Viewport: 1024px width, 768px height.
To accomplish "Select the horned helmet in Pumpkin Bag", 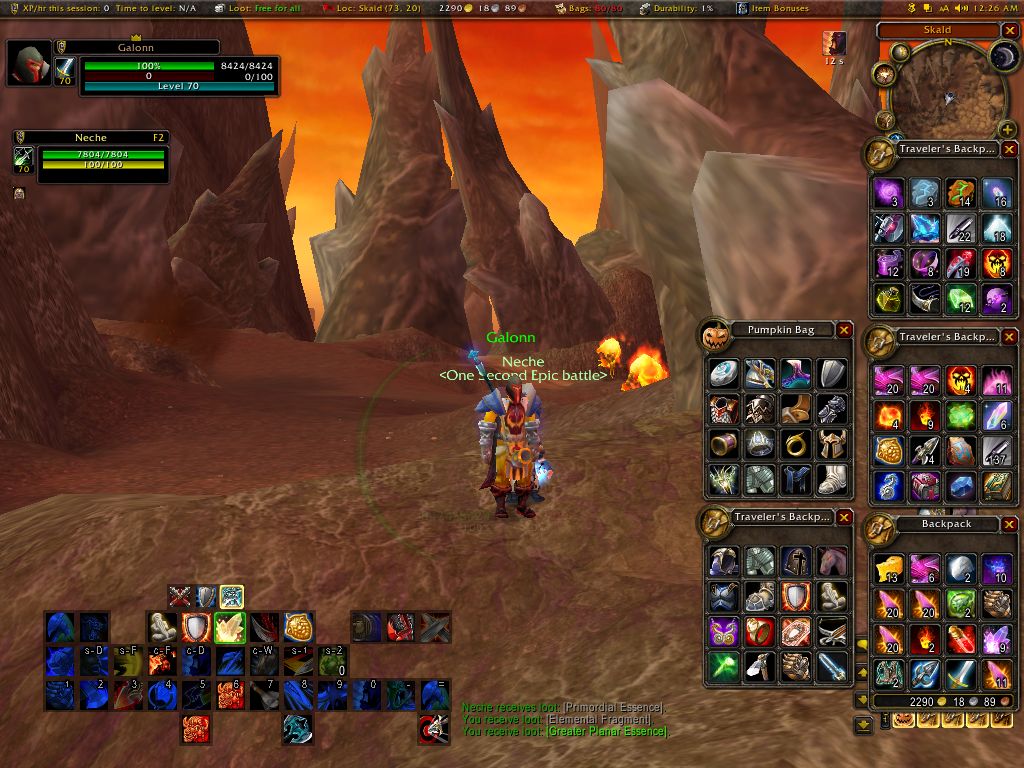I will [x=831, y=443].
